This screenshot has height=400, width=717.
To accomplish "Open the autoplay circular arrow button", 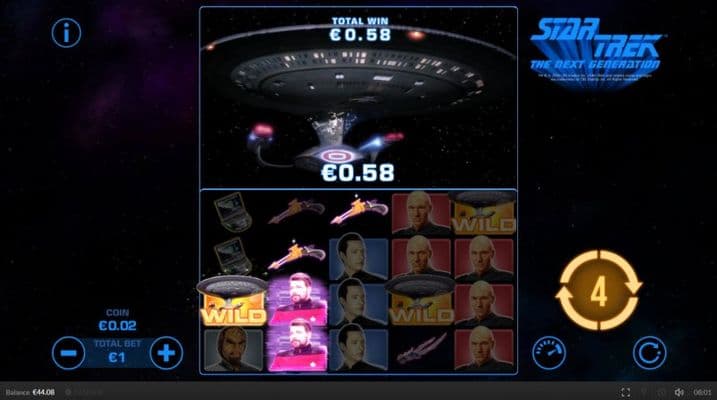I will 651,351.
